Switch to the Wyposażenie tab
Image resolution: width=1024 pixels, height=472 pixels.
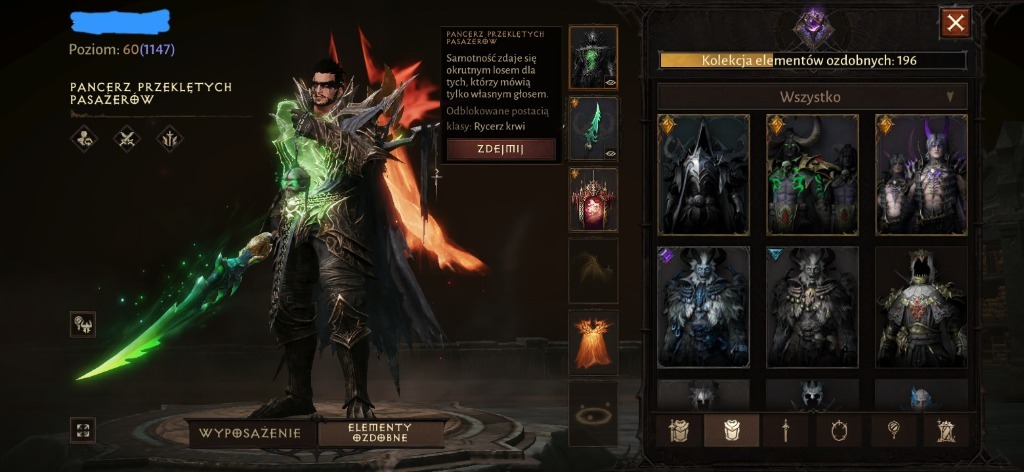[x=249, y=433]
